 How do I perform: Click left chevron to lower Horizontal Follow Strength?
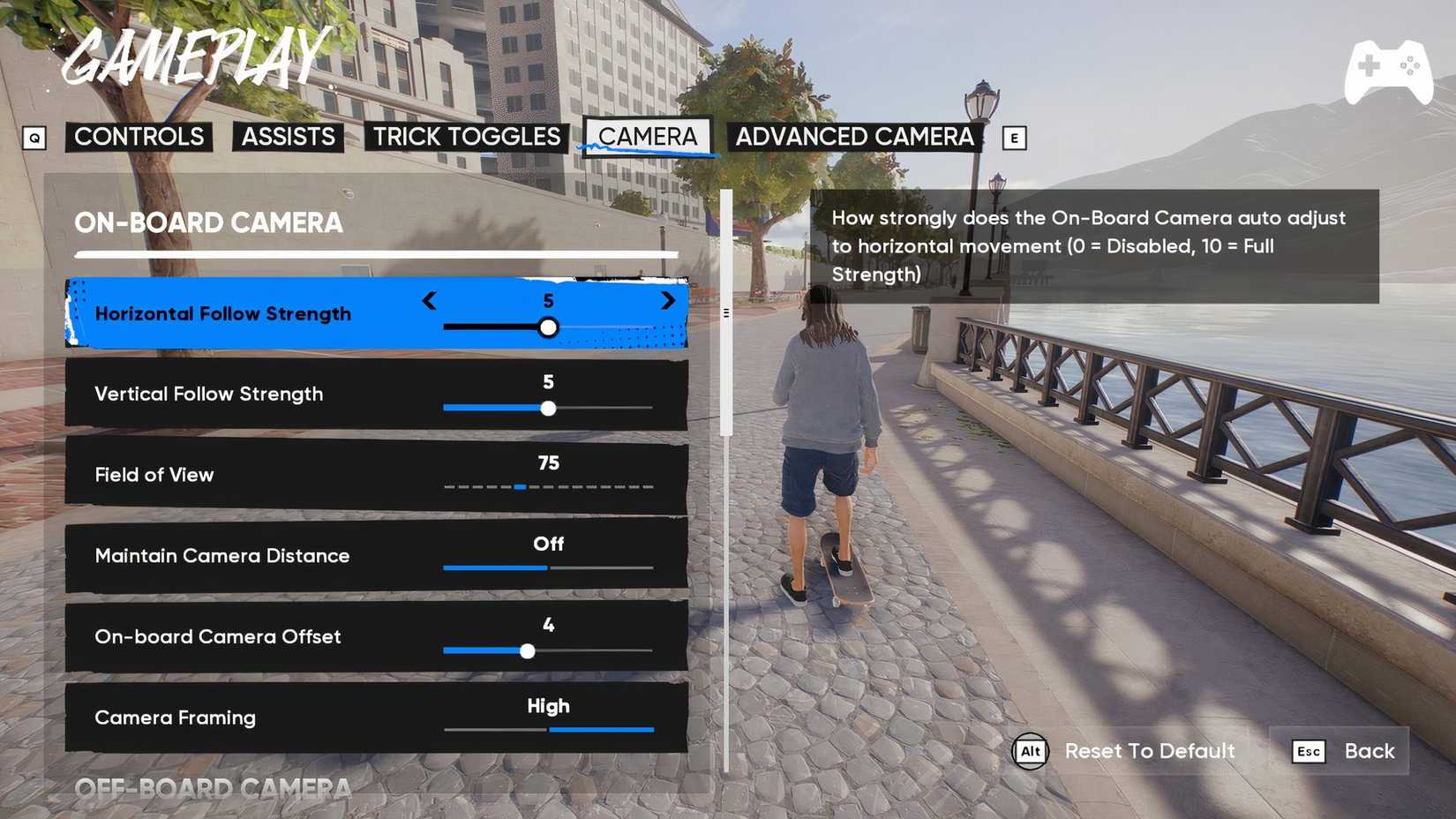[x=430, y=301]
